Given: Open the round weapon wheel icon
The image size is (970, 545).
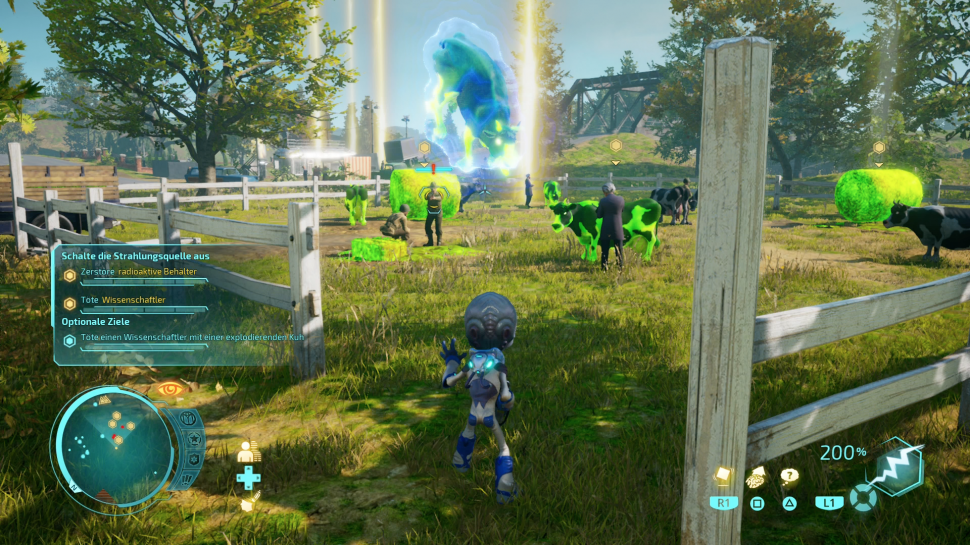Looking at the screenshot, I should point(862,498).
